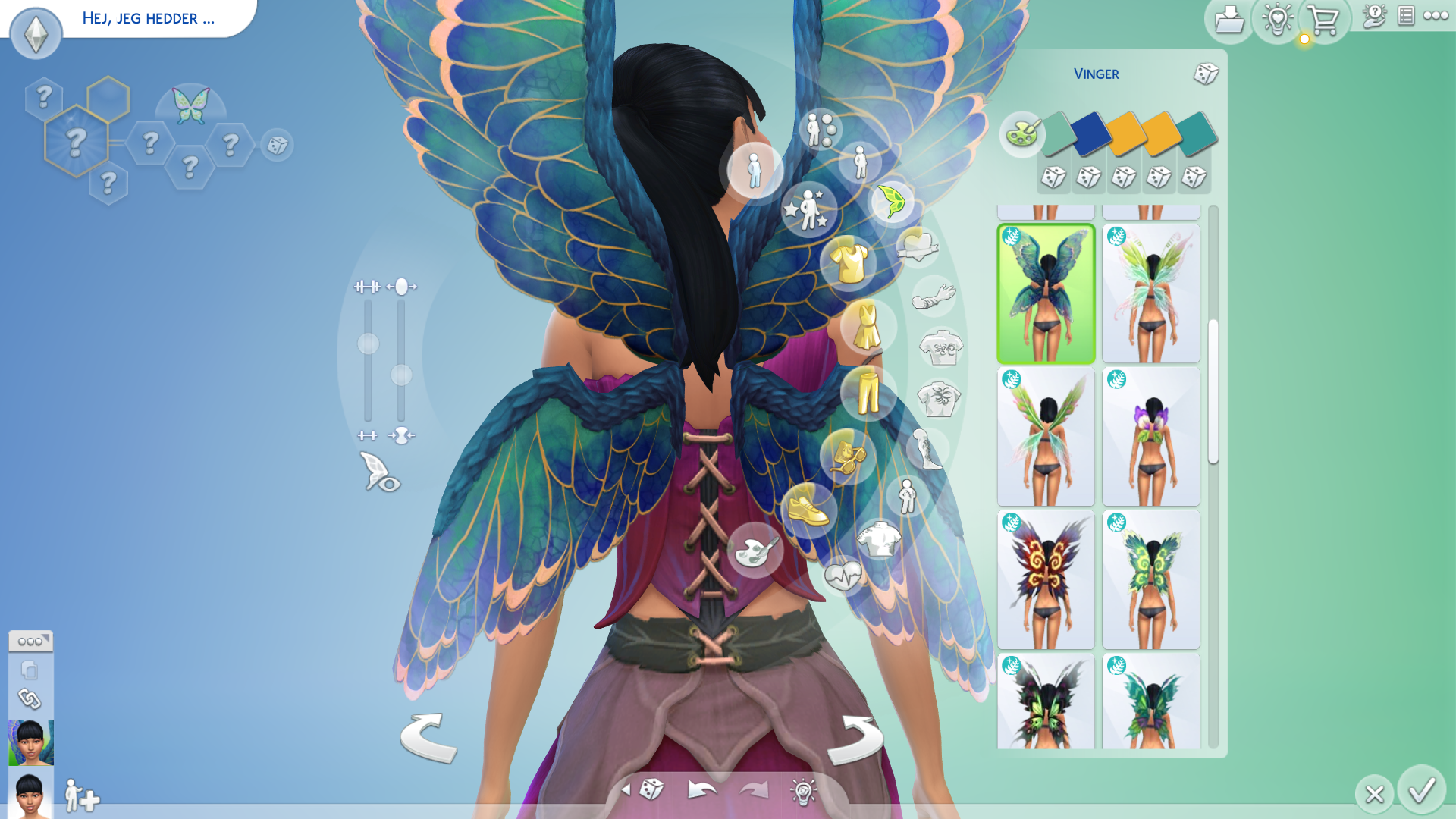Viewport: 1456px width, 819px height.
Task: Rotate the Sim to the right
Action: tap(855, 739)
